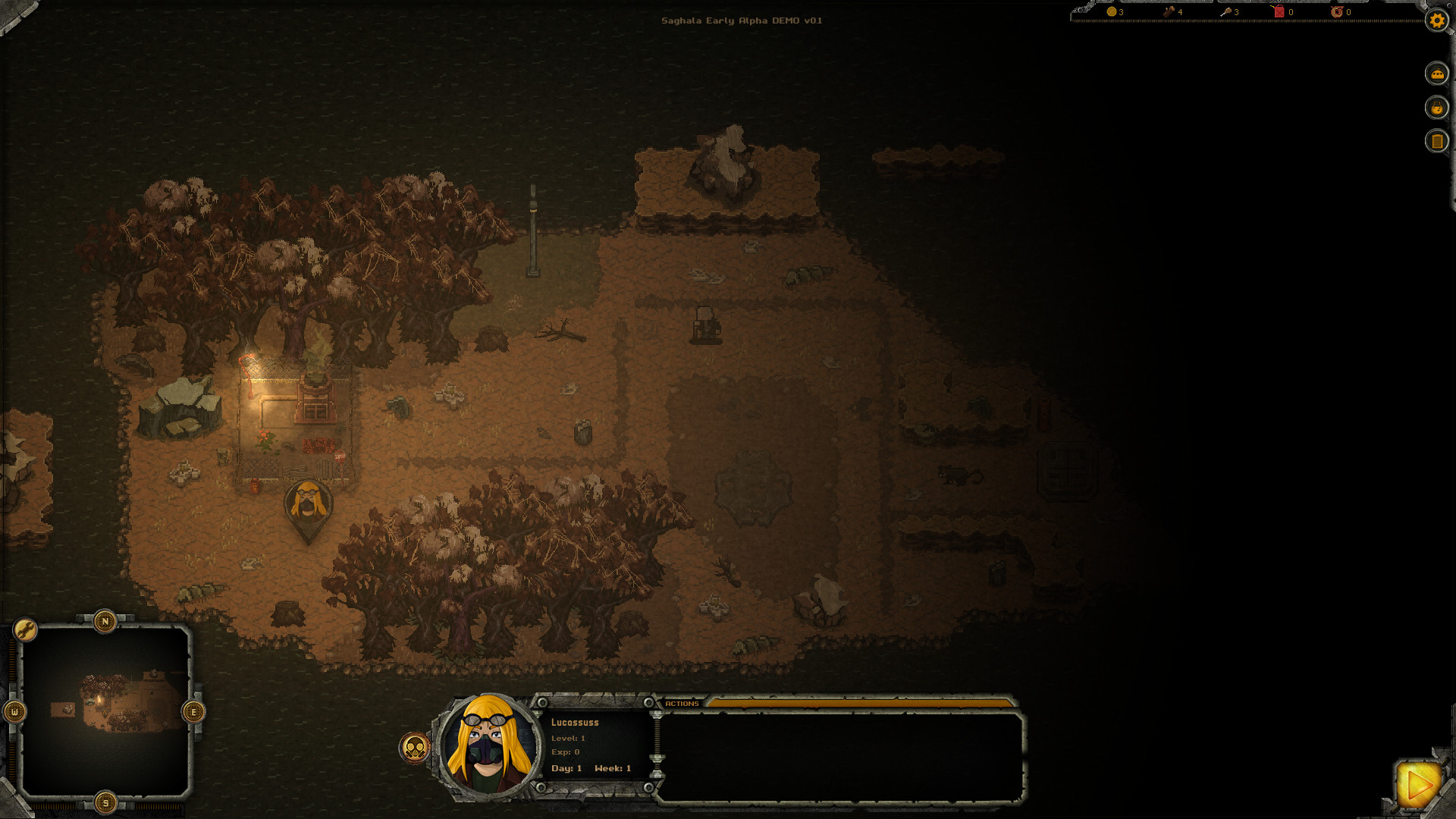Click the Day 1 Week 1 text display

click(592, 767)
